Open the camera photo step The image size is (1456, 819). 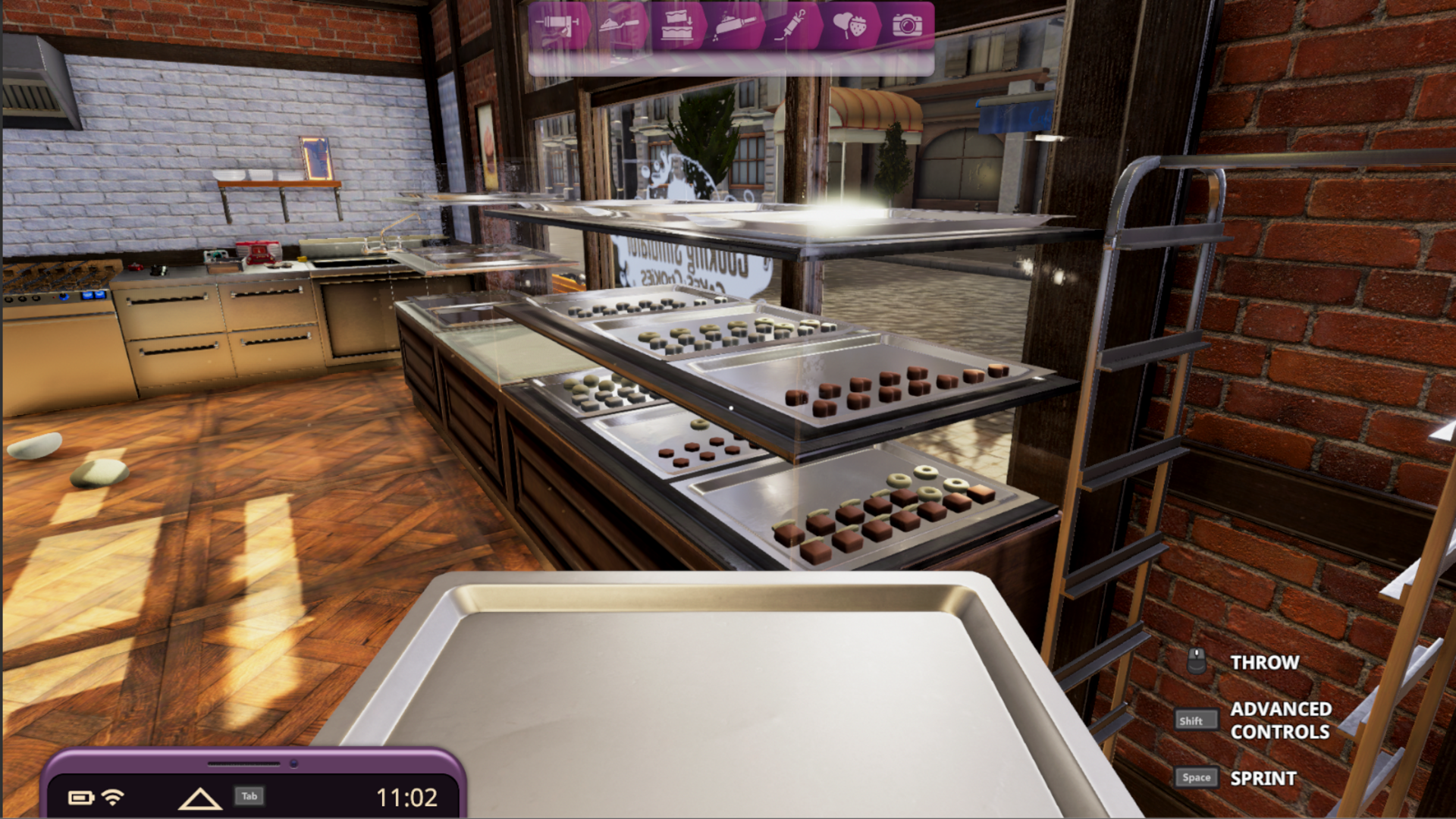(x=907, y=26)
